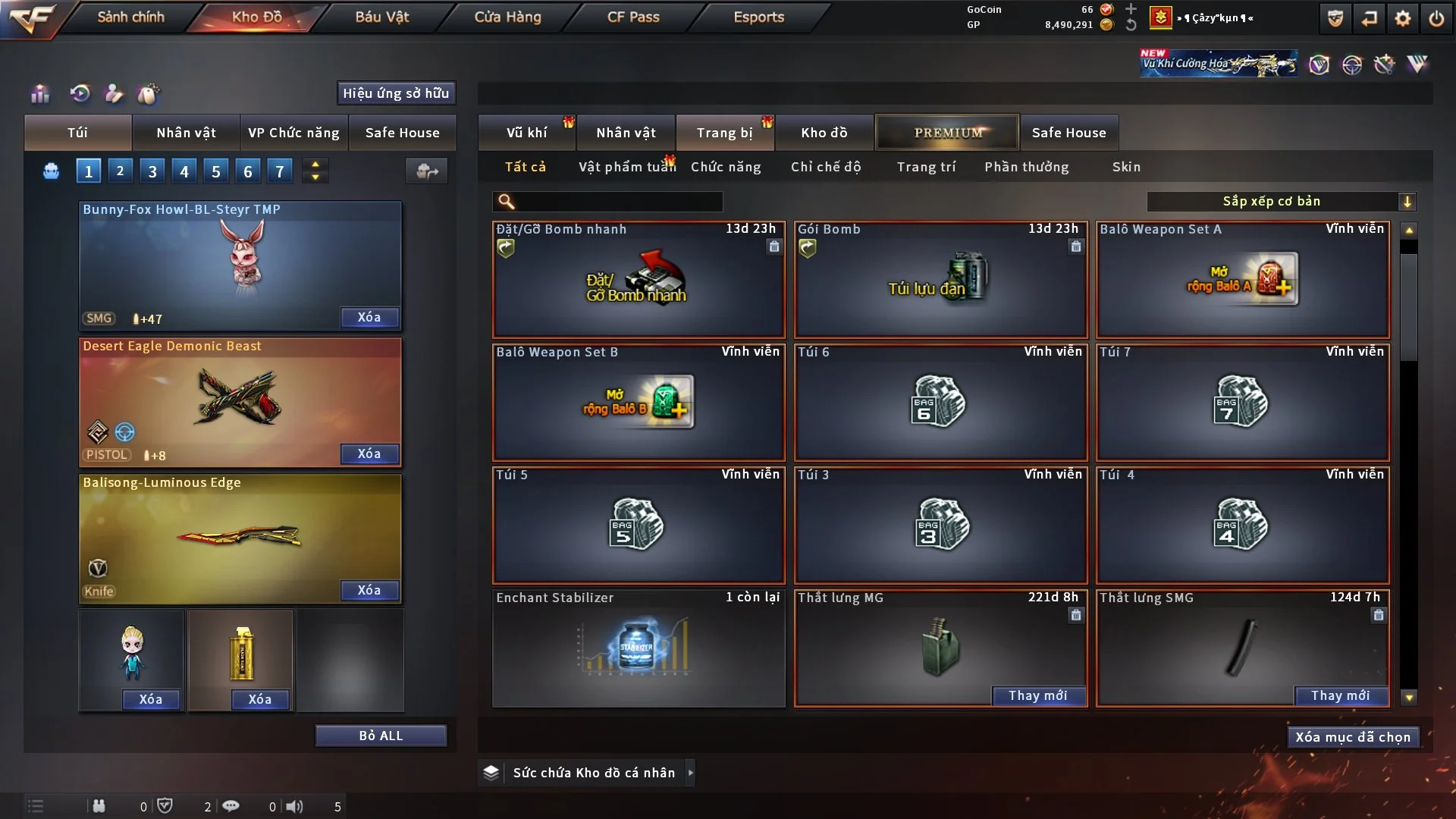
Task: Click the Bỏ ALL button
Action: tap(381, 736)
